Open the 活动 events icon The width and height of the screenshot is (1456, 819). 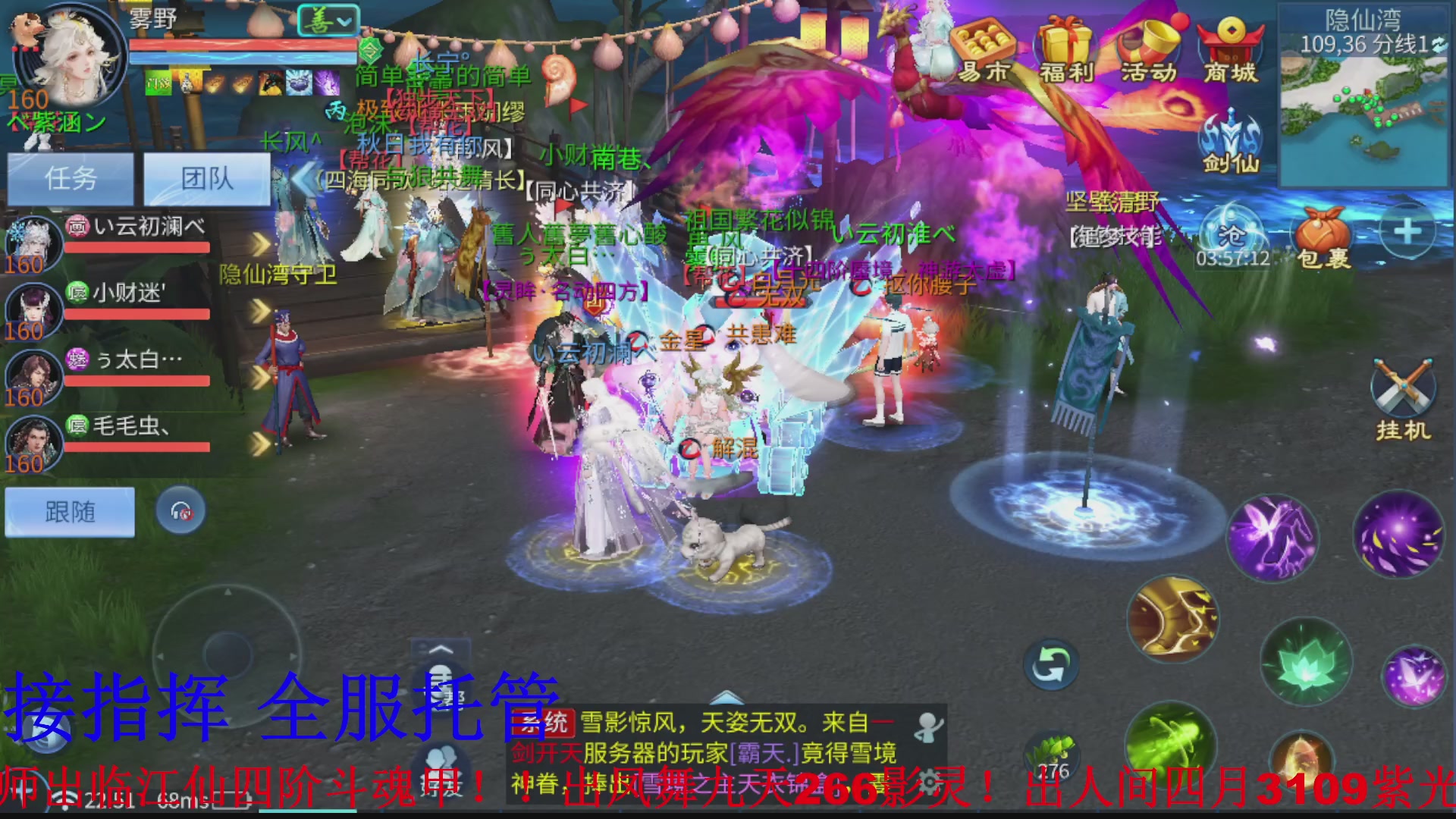tap(1147, 53)
